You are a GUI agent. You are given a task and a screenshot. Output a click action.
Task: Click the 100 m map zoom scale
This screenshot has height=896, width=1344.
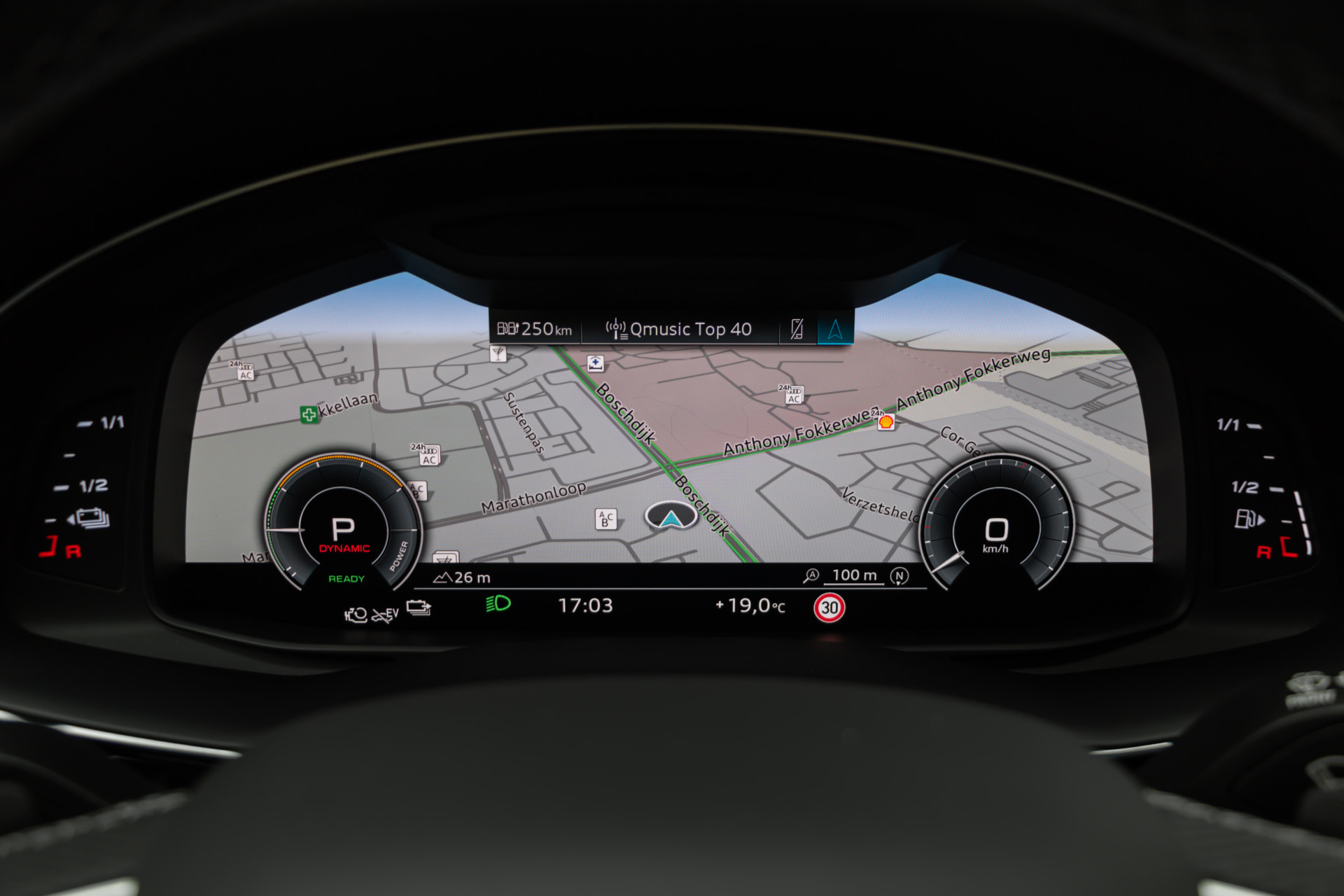(x=854, y=575)
